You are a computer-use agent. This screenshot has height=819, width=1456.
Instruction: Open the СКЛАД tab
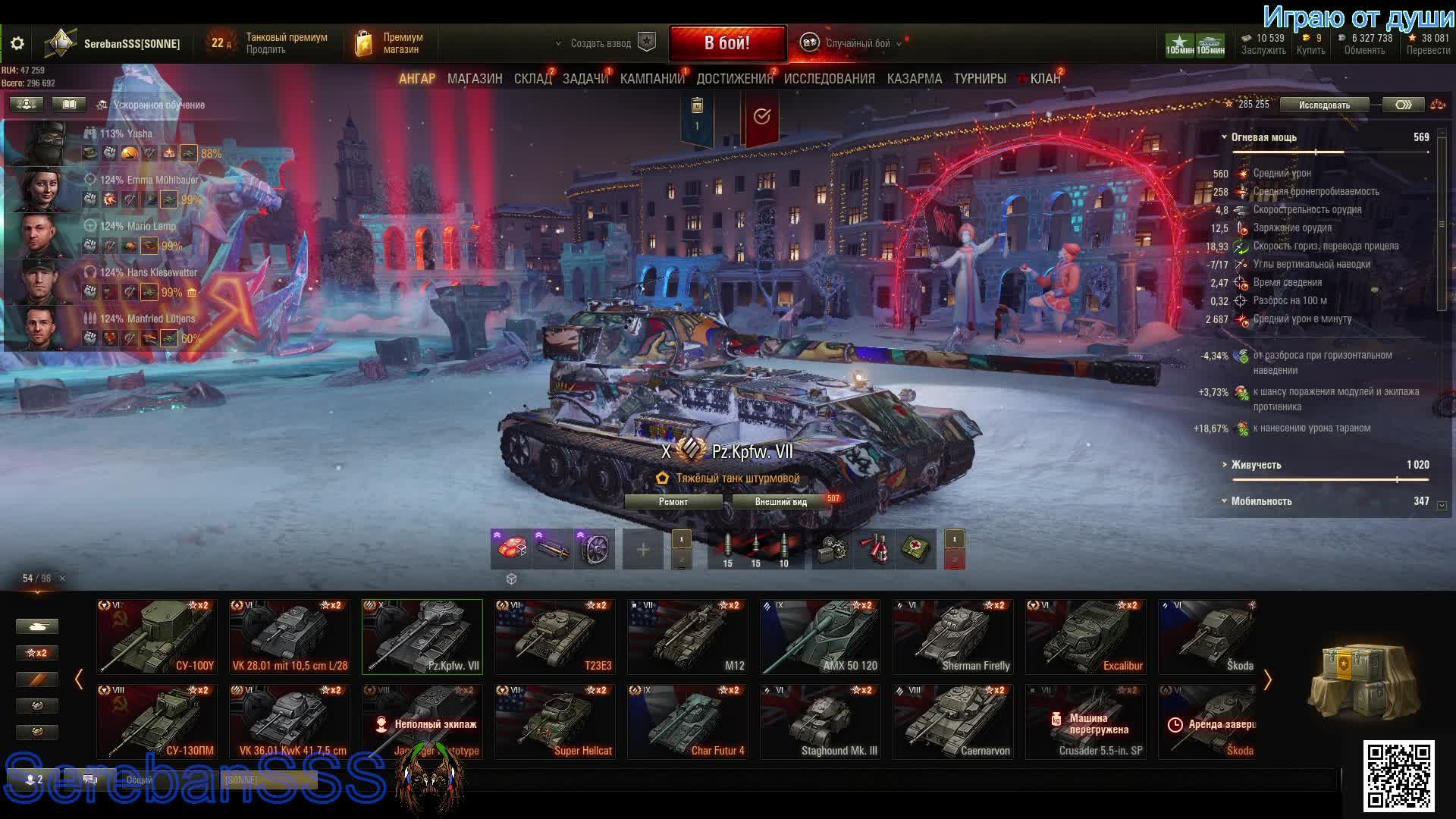[532, 79]
